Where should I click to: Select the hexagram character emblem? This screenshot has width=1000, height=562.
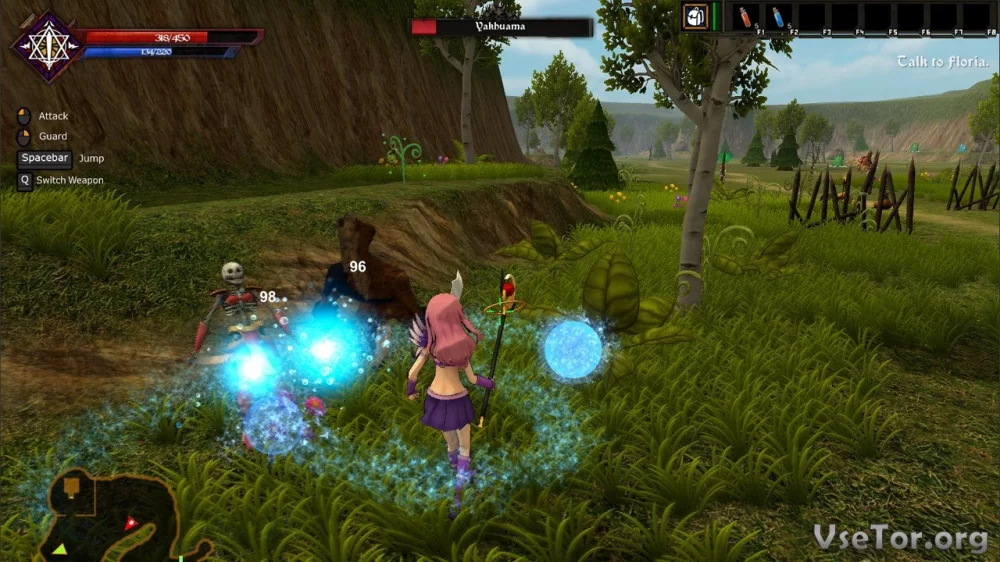pyautogui.click(x=47, y=46)
